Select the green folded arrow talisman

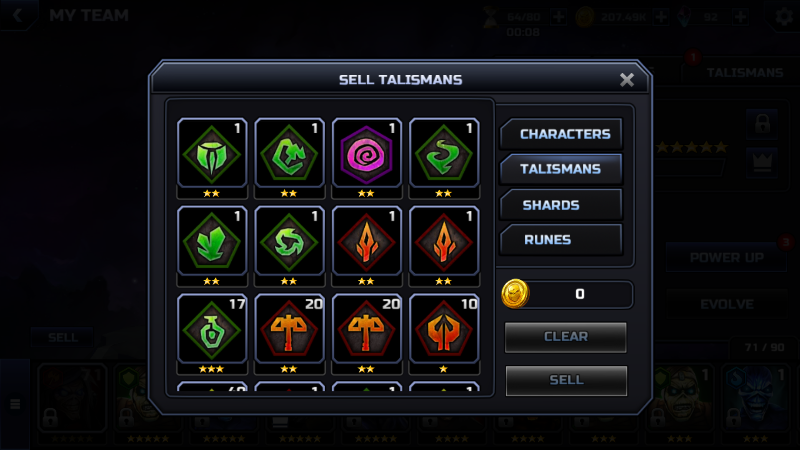(289, 153)
